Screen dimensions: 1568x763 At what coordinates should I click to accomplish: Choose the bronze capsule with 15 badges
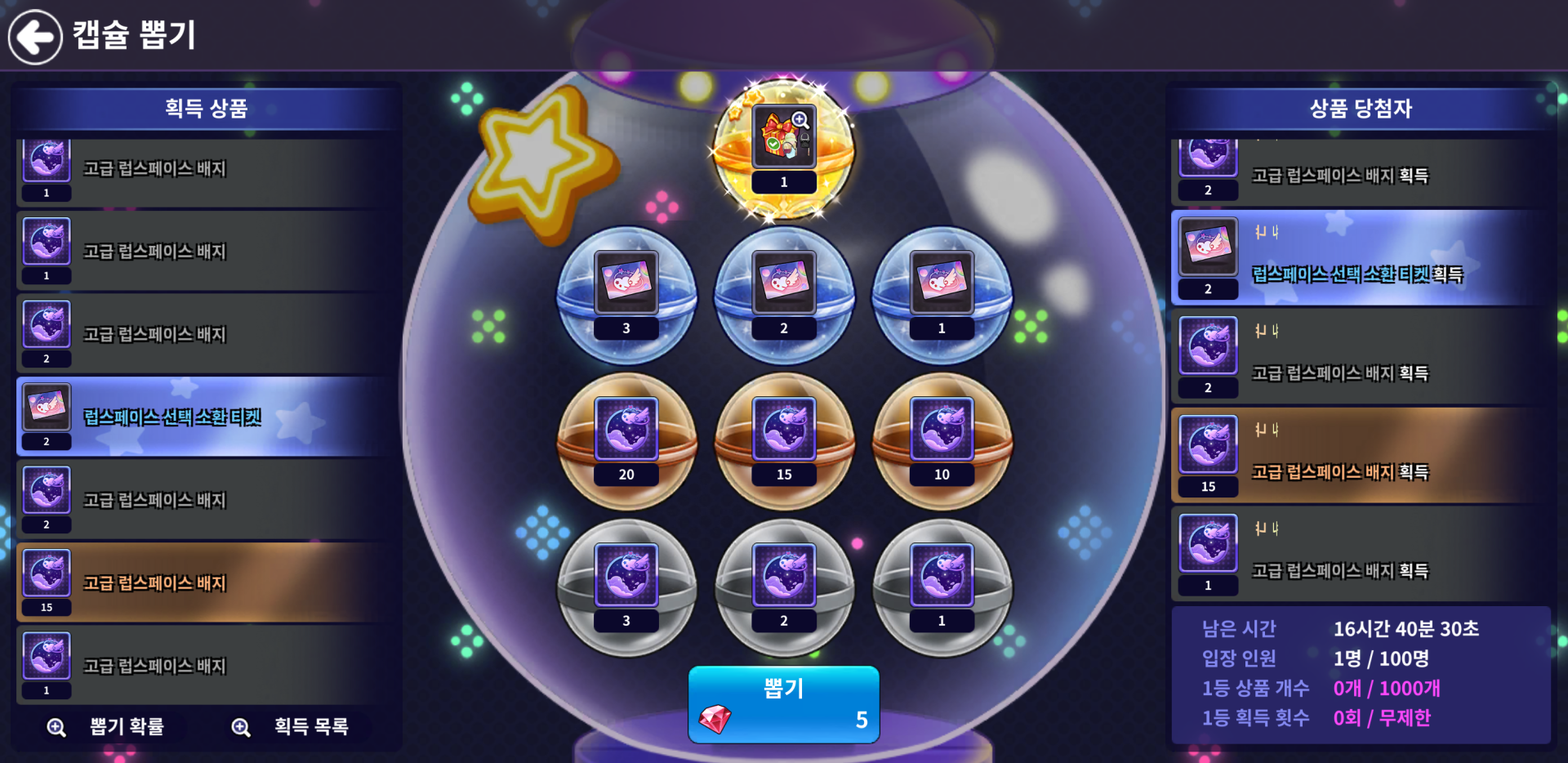pos(784,440)
